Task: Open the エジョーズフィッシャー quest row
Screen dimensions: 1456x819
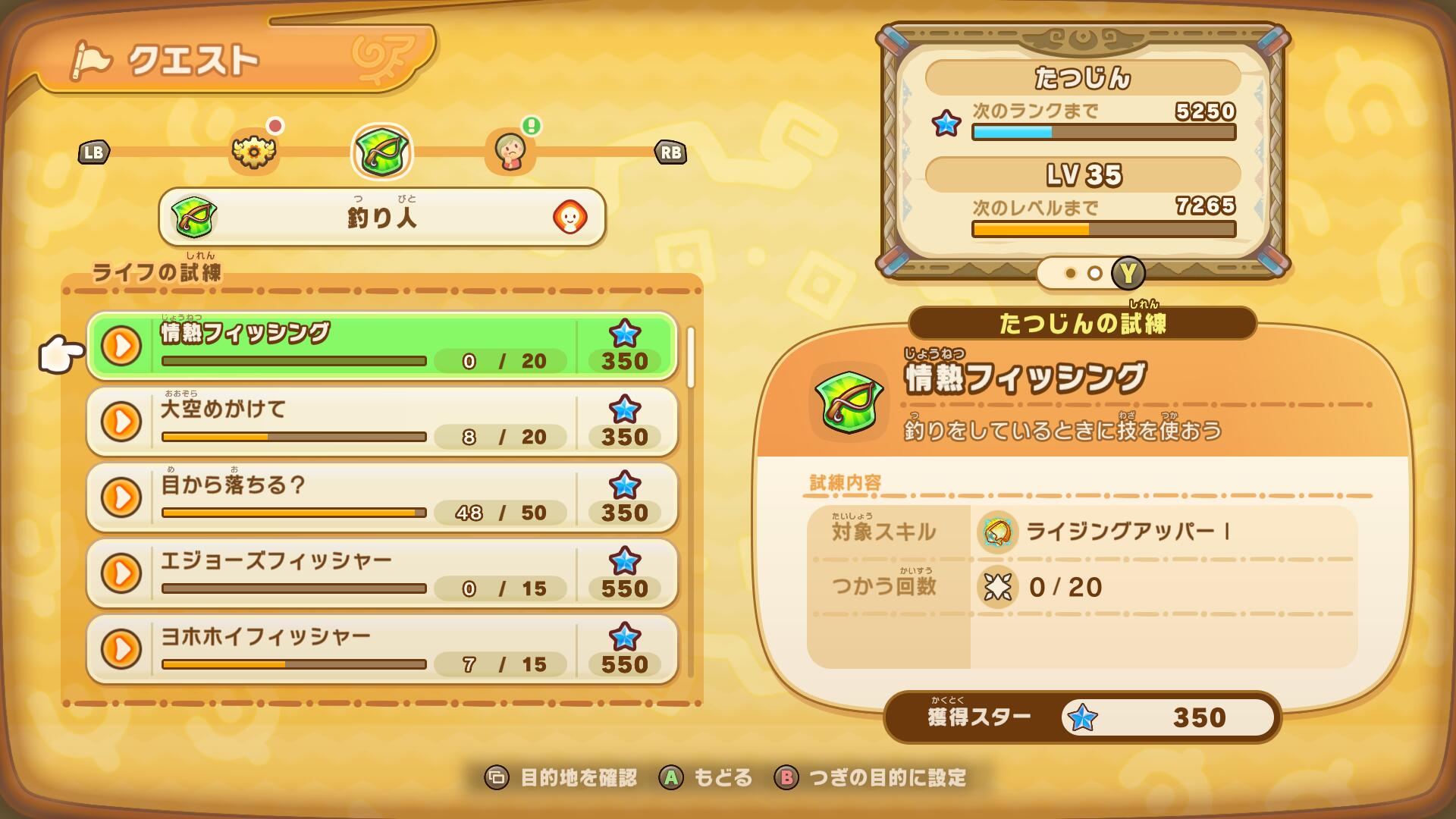Action: click(381, 573)
